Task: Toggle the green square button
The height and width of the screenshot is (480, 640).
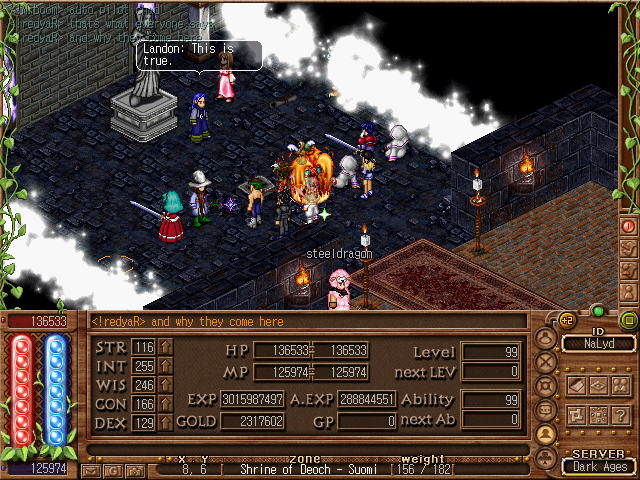Action: tap(628, 320)
